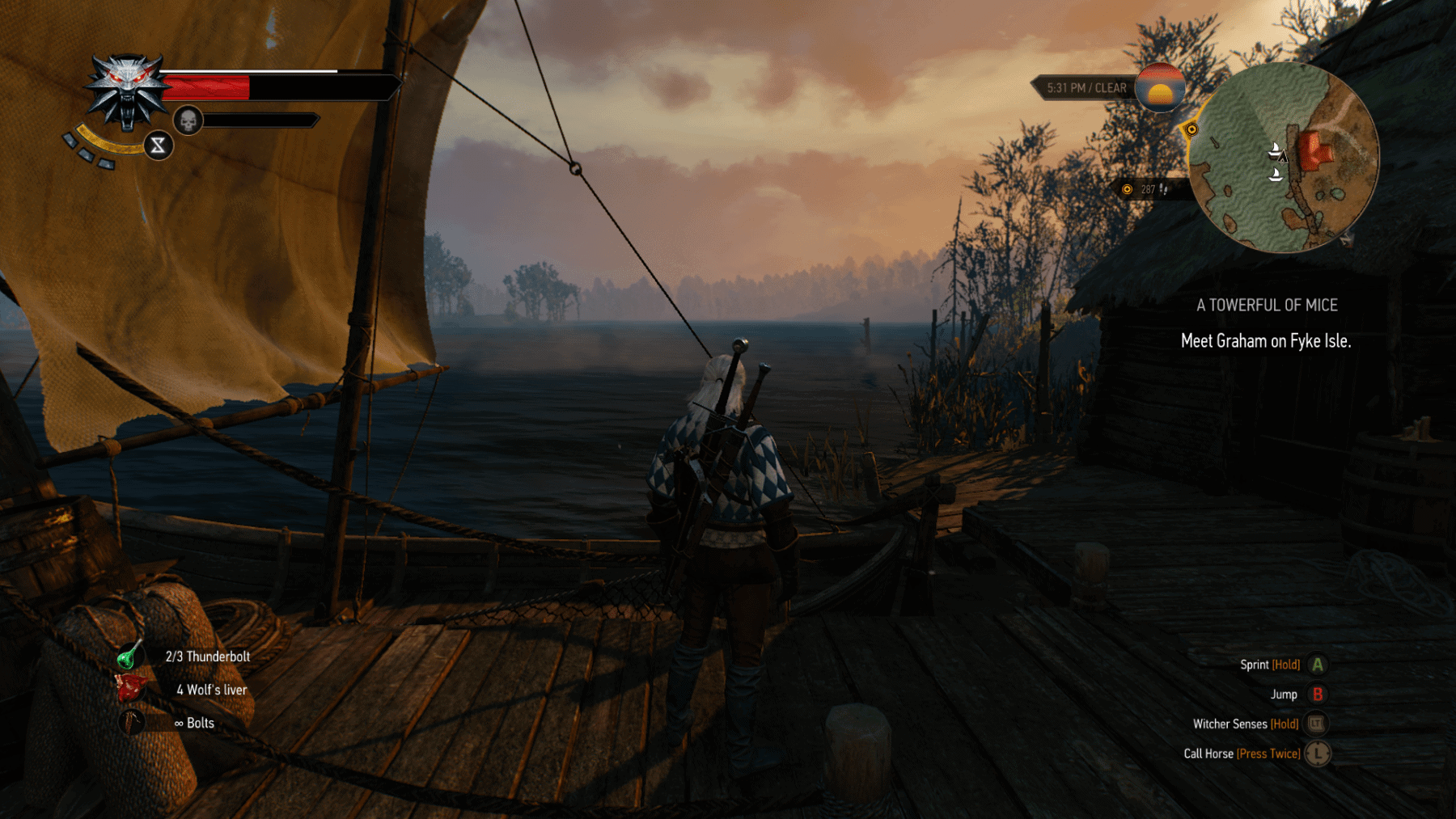Screen dimensions: 1456x819
Task: Click the circular minimap
Action: tap(1284, 158)
